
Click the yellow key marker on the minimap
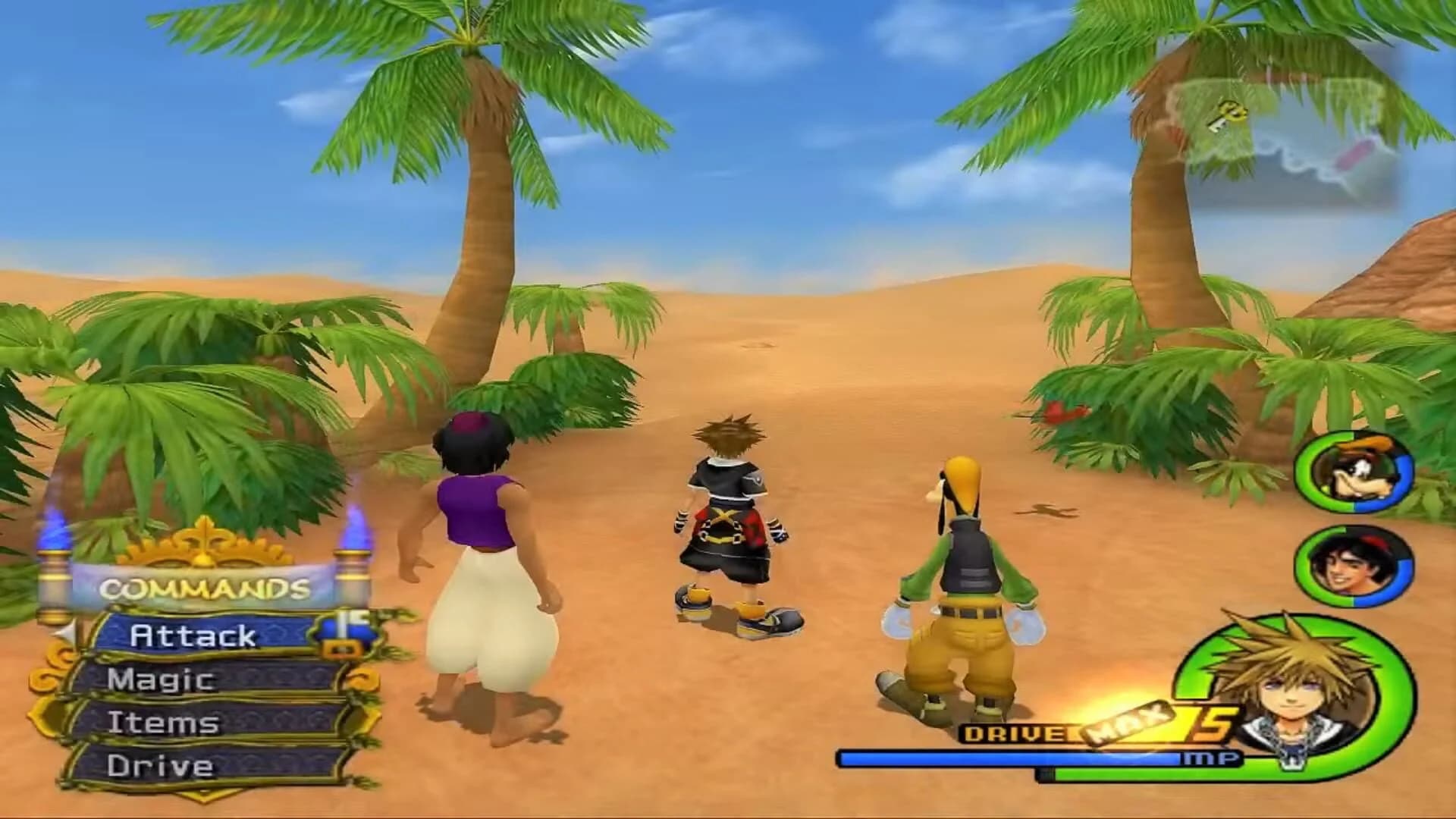1228,115
